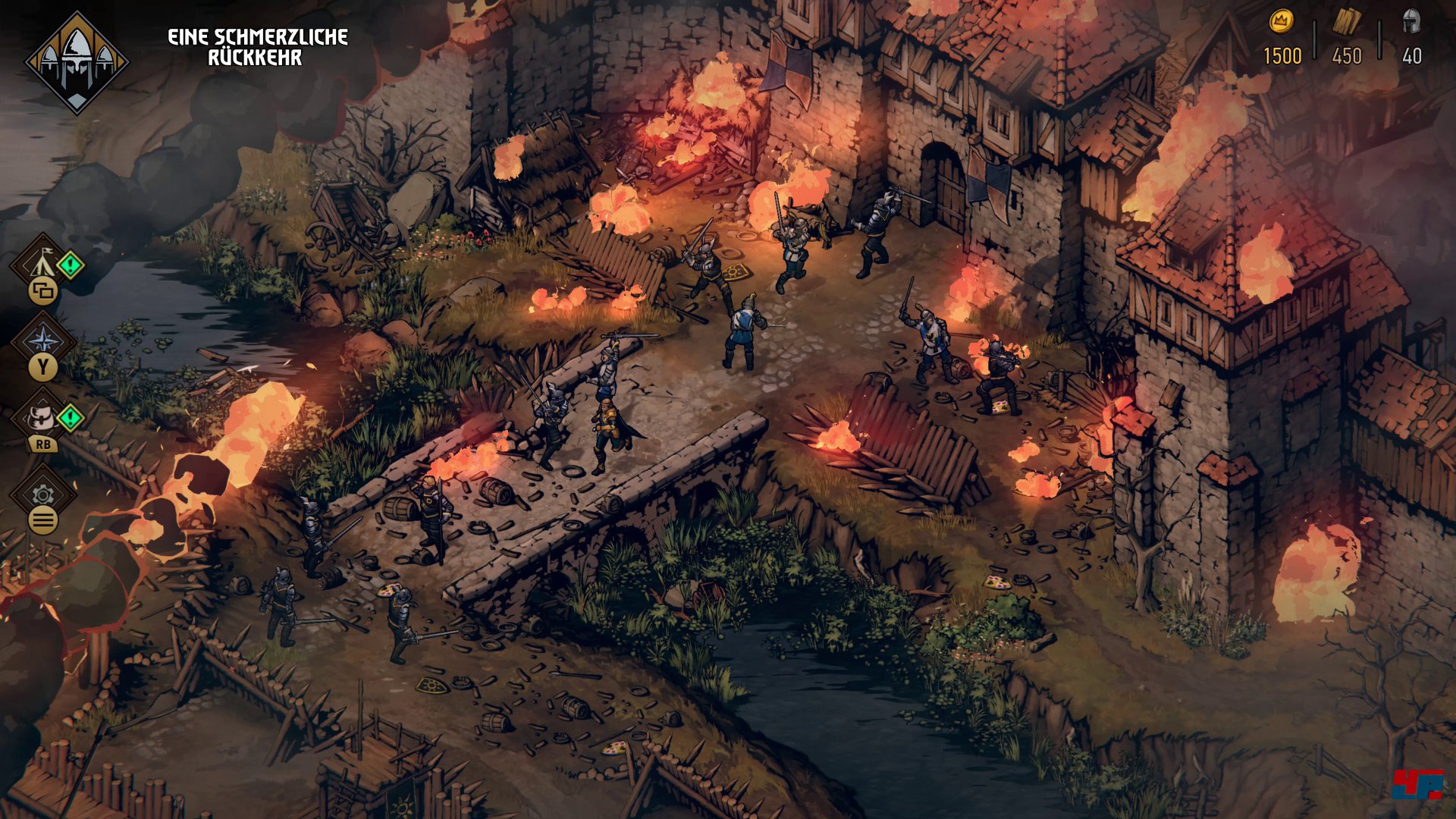The image size is (1456, 819).
Task: Open the map compass star icon
Action: click(x=43, y=340)
